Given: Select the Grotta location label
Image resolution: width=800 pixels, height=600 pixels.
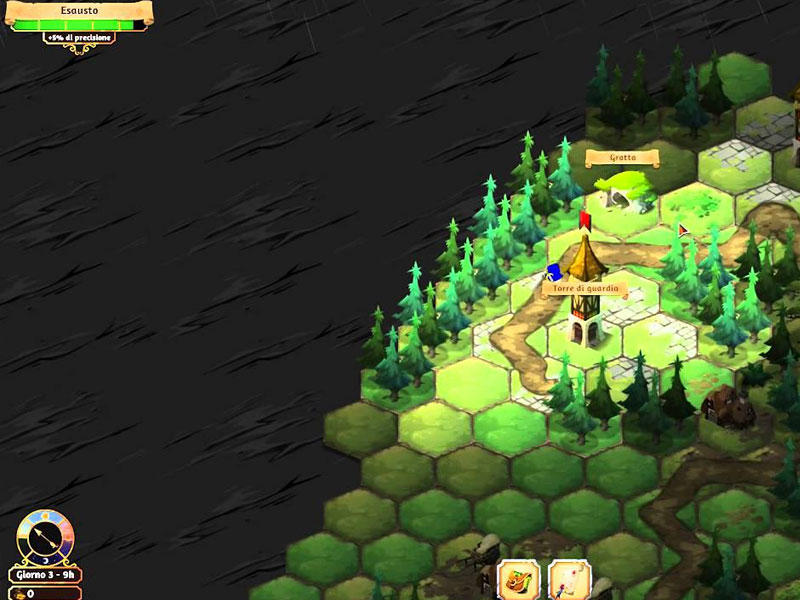Looking at the screenshot, I should pyautogui.click(x=622, y=158).
